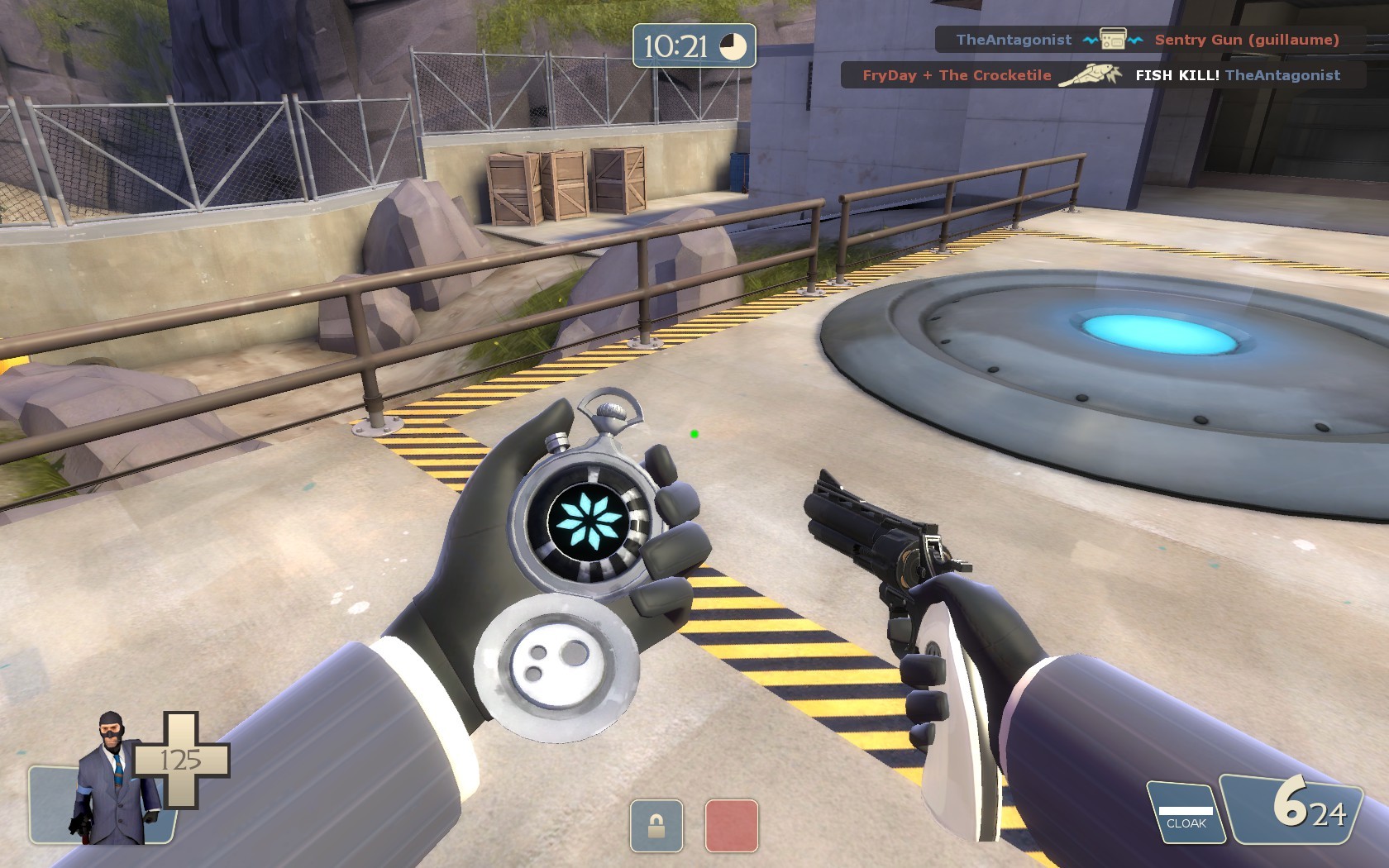This screenshot has width=1389, height=868.
Task: Click the white cloak meter progress bar
Action: coord(1184,810)
